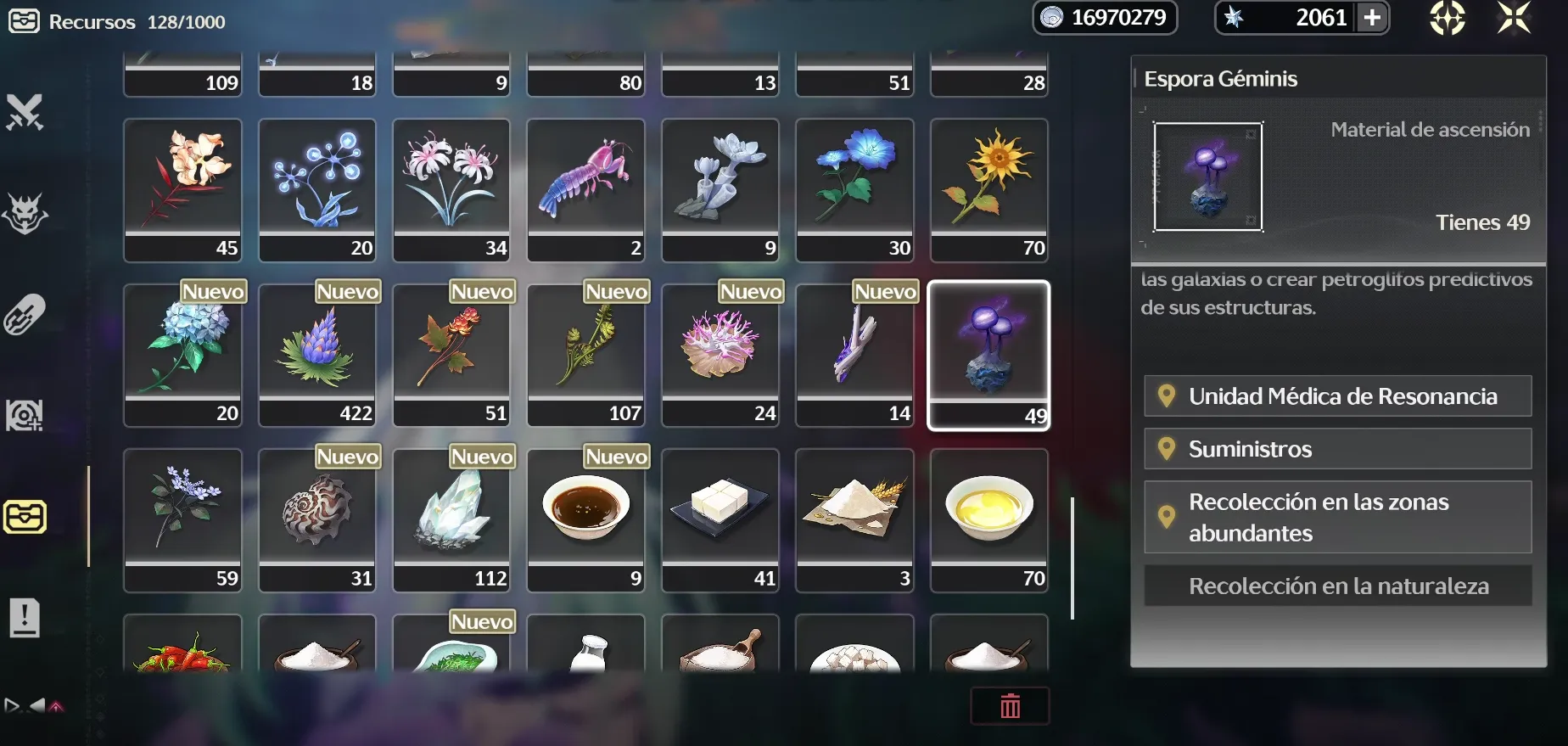Open the demon mask echoes tab
Viewport: 1568px width, 746px height.
pyautogui.click(x=25, y=213)
